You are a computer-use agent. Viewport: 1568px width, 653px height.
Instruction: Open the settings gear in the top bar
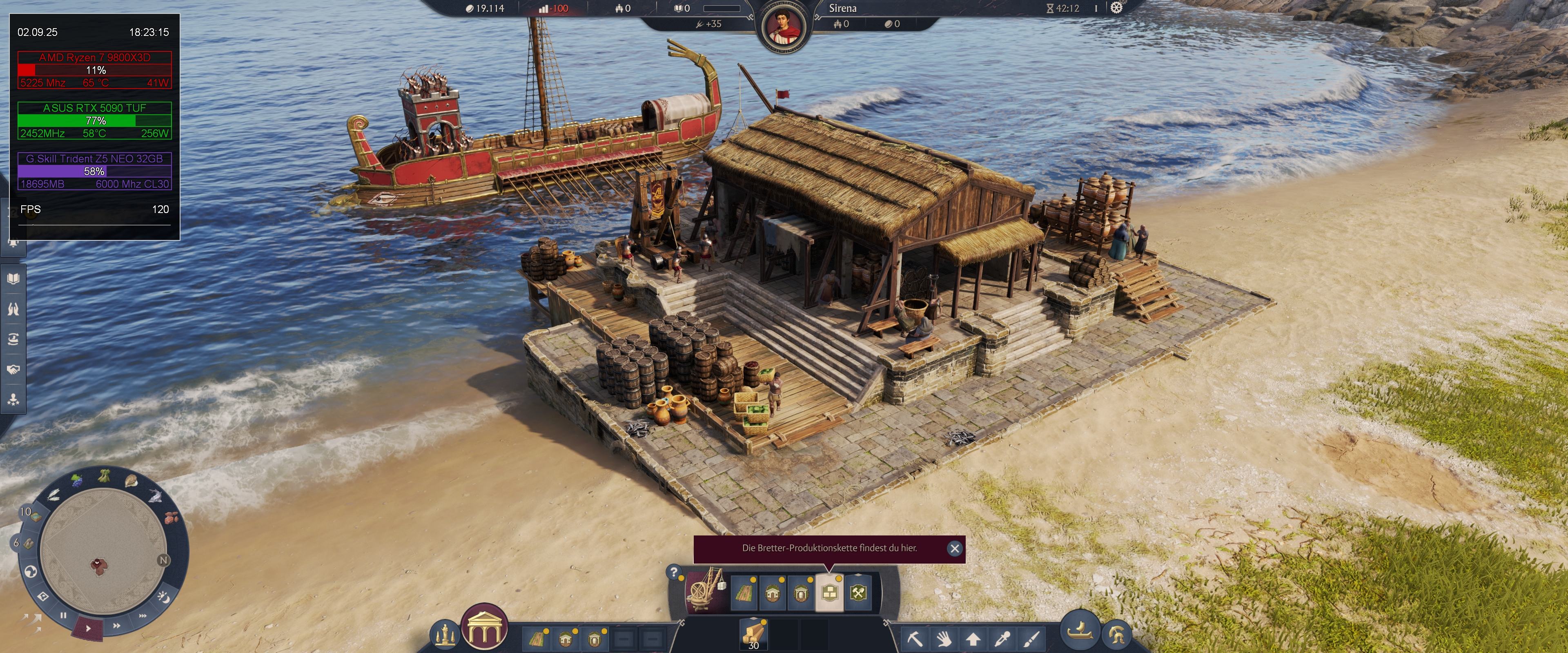(x=1116, y=8)
